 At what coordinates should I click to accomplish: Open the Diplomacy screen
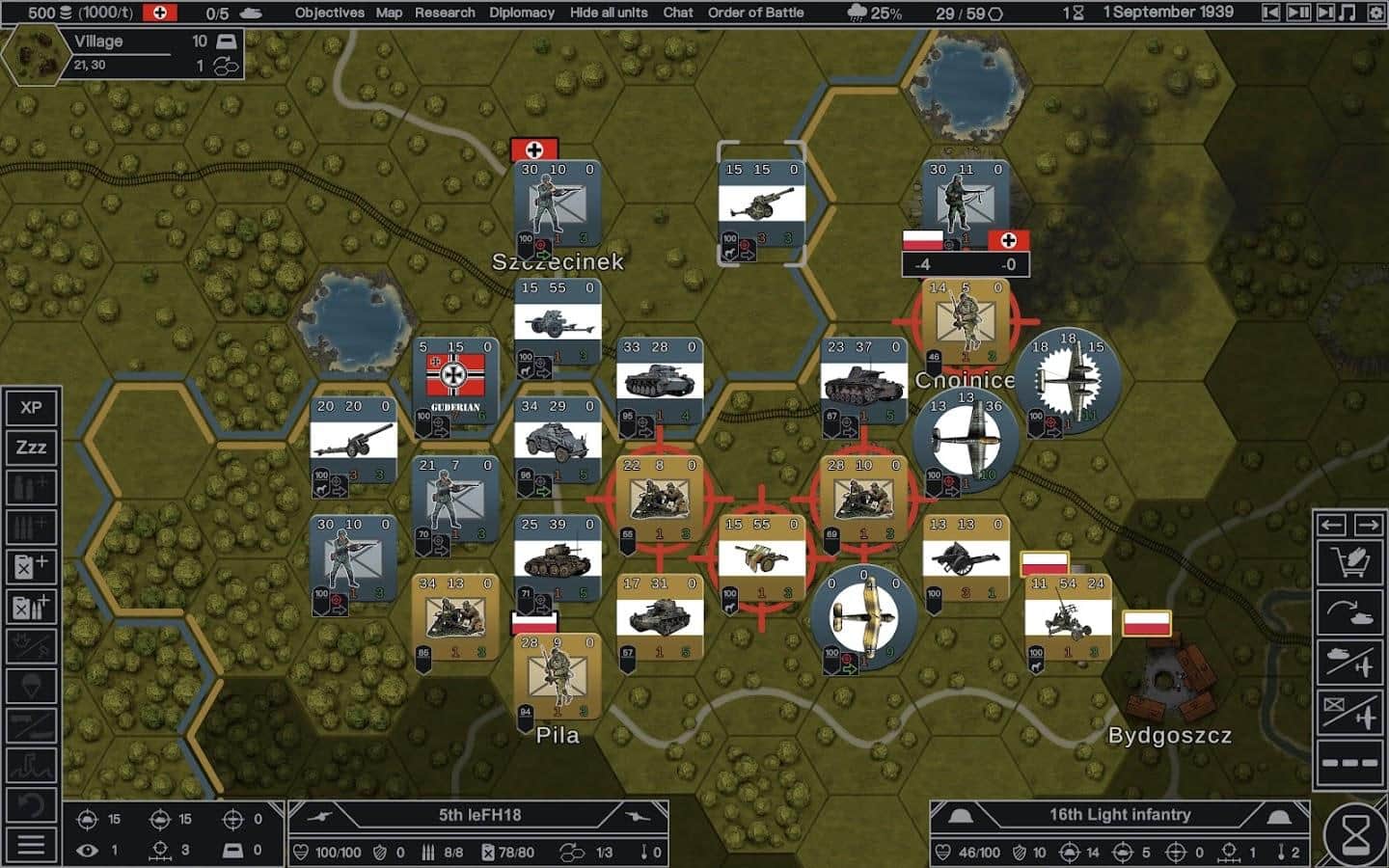pyautogui.click(x=521, y=13)
